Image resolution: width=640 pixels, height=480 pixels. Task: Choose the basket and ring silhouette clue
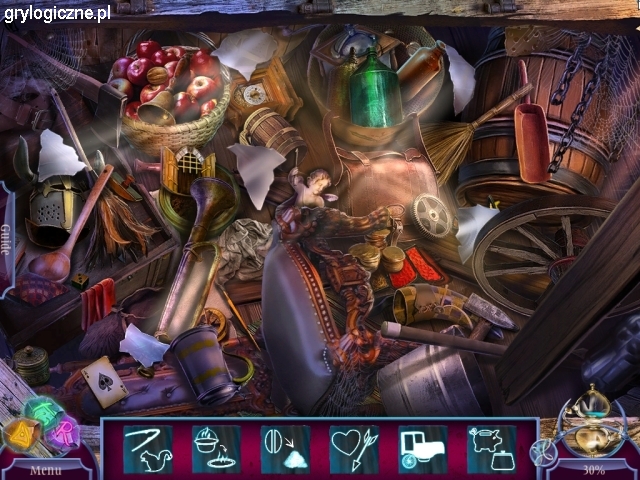pos(216,448)
